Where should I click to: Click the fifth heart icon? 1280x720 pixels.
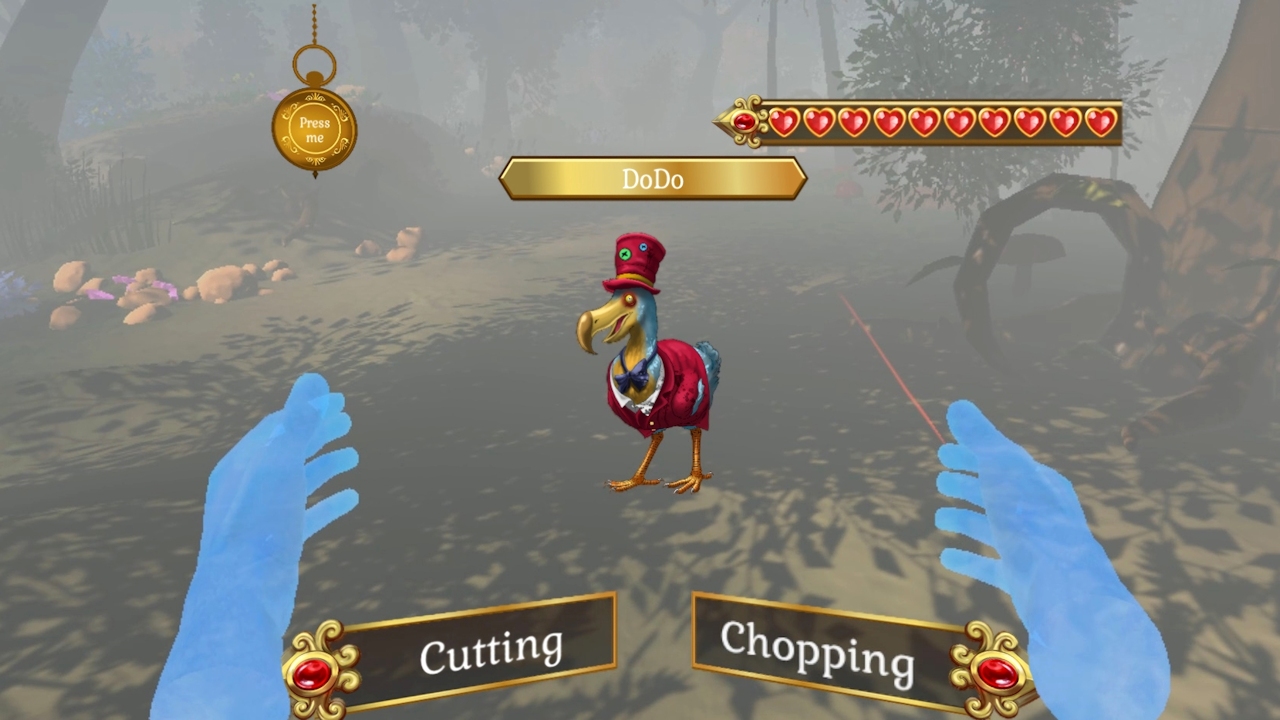[925, 121]
